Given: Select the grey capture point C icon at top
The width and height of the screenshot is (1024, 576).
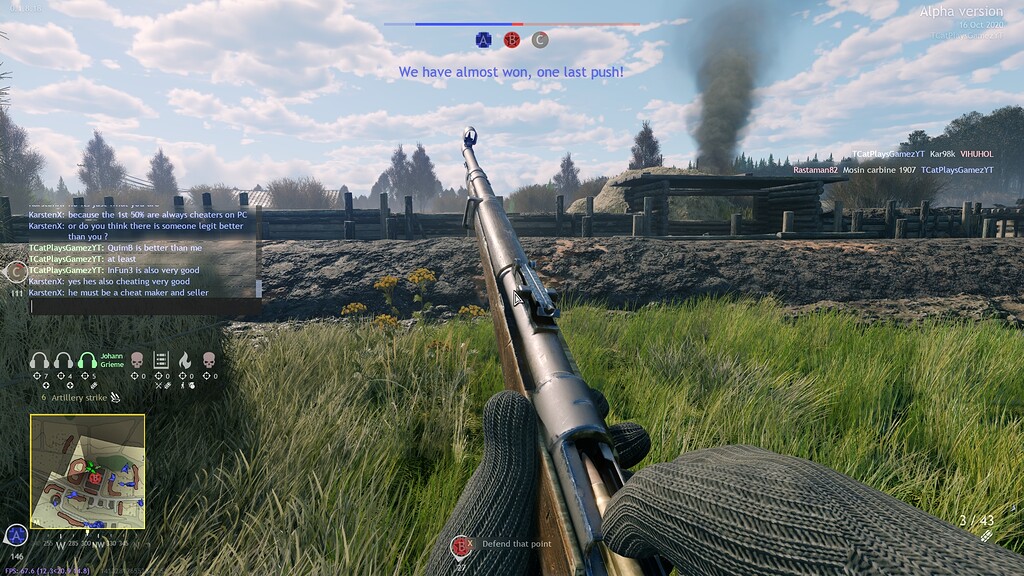Looking at the screenshot, I should [x=540, y=40].
